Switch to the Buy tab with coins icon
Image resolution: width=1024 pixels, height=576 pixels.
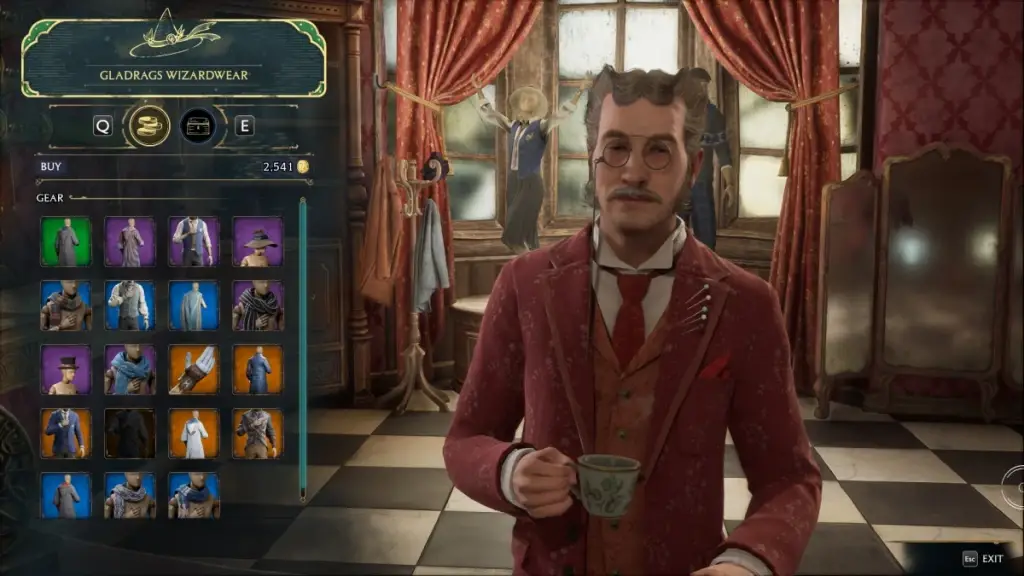point(148,126)
